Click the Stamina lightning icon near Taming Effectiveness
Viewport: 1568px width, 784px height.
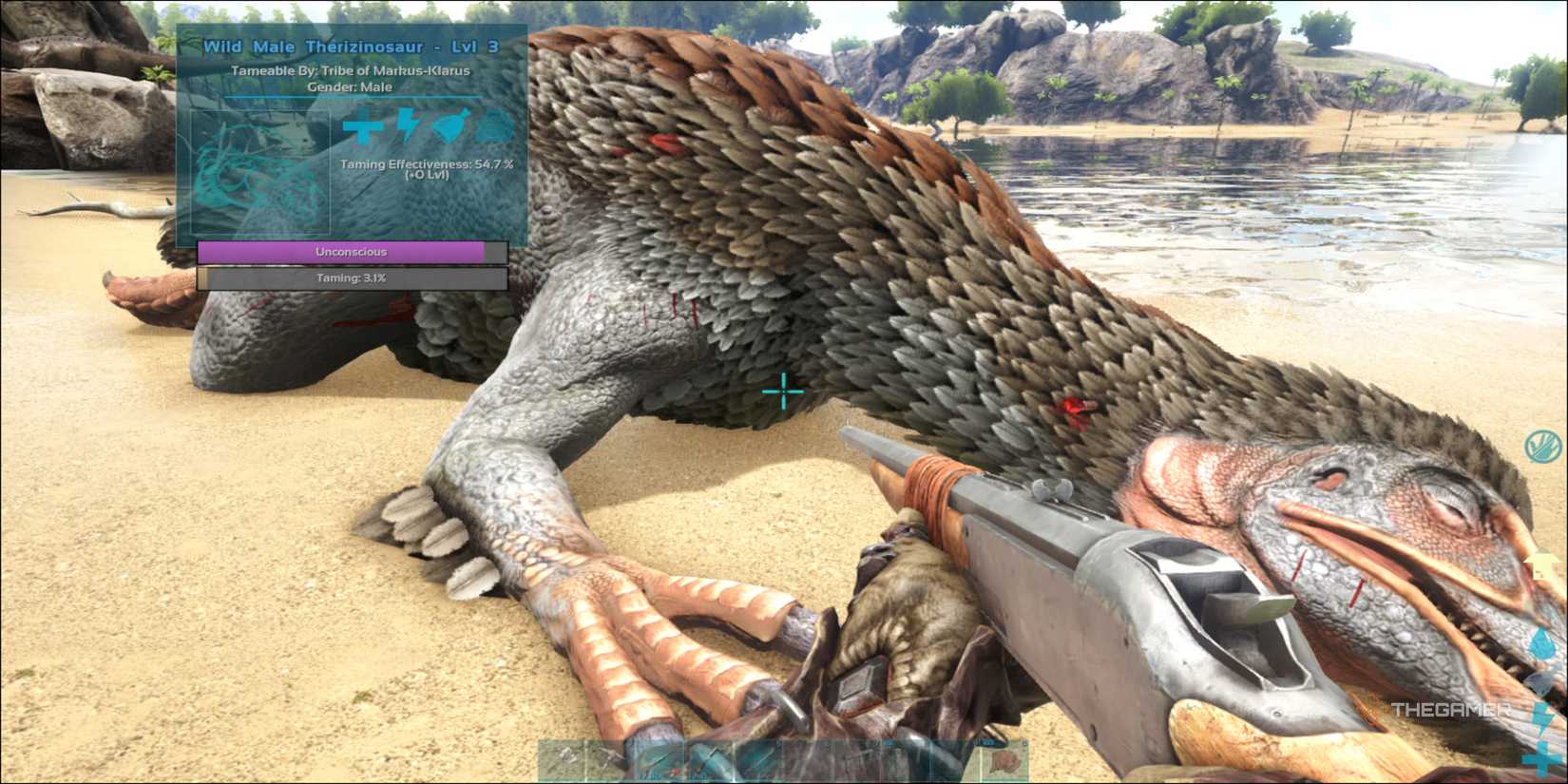[x=403, y=125]
